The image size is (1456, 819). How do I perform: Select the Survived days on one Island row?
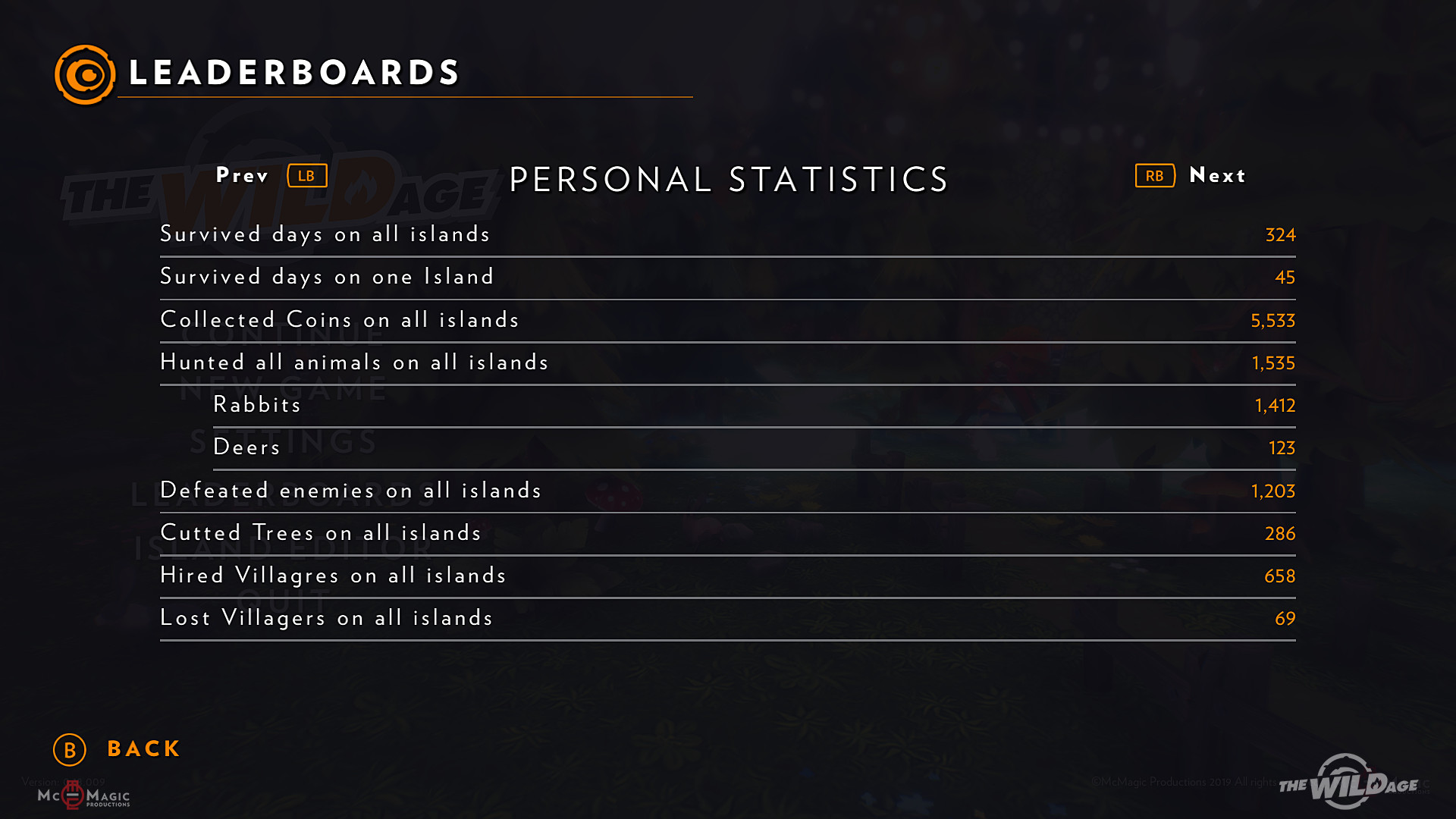point(726,277)
